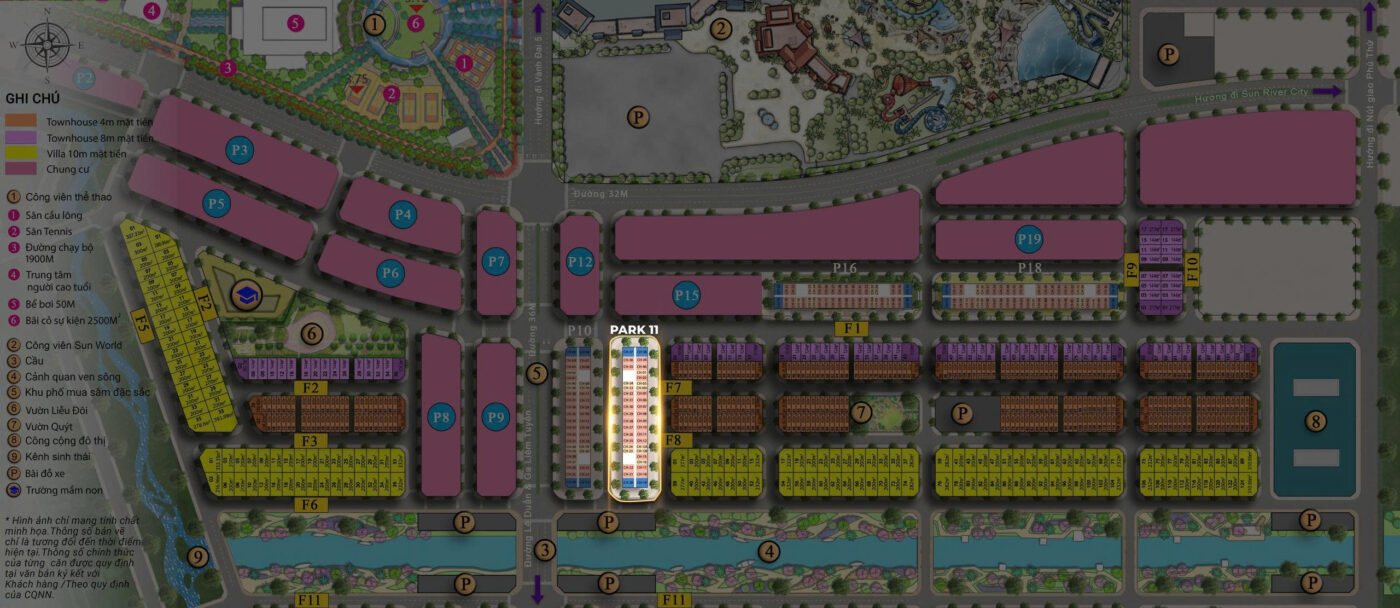The image size is (1400, 608).
Task: Choose the P4 apartment block marker
Action: coord(404,214)
